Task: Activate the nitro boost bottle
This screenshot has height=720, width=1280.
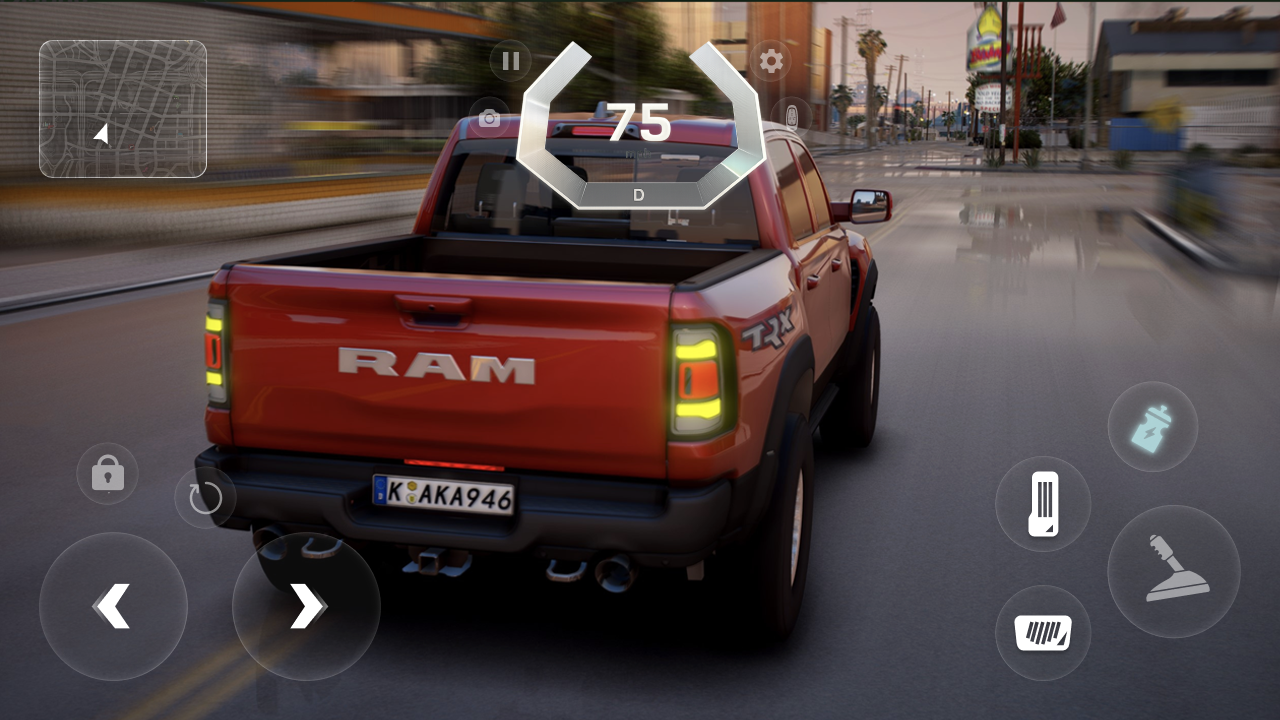Action: (1152, 426)
